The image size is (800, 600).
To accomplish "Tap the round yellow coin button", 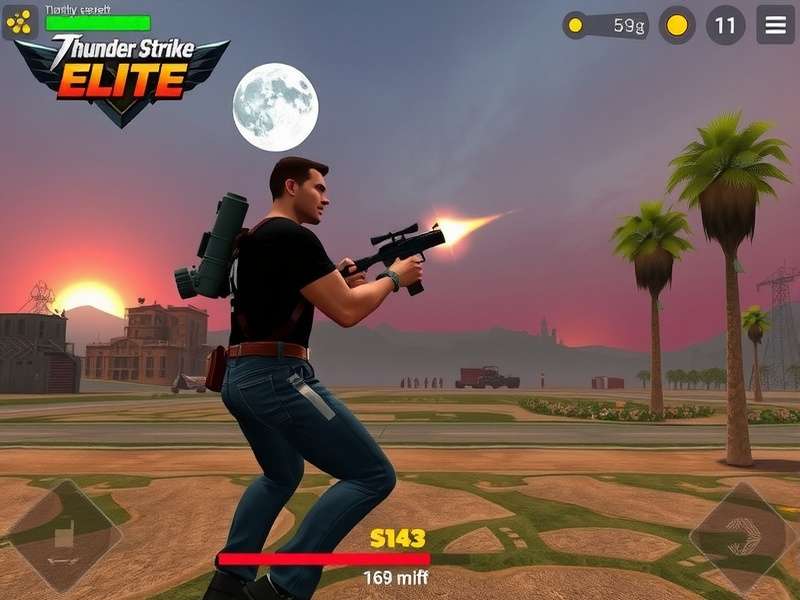I will tap(677, 25).
